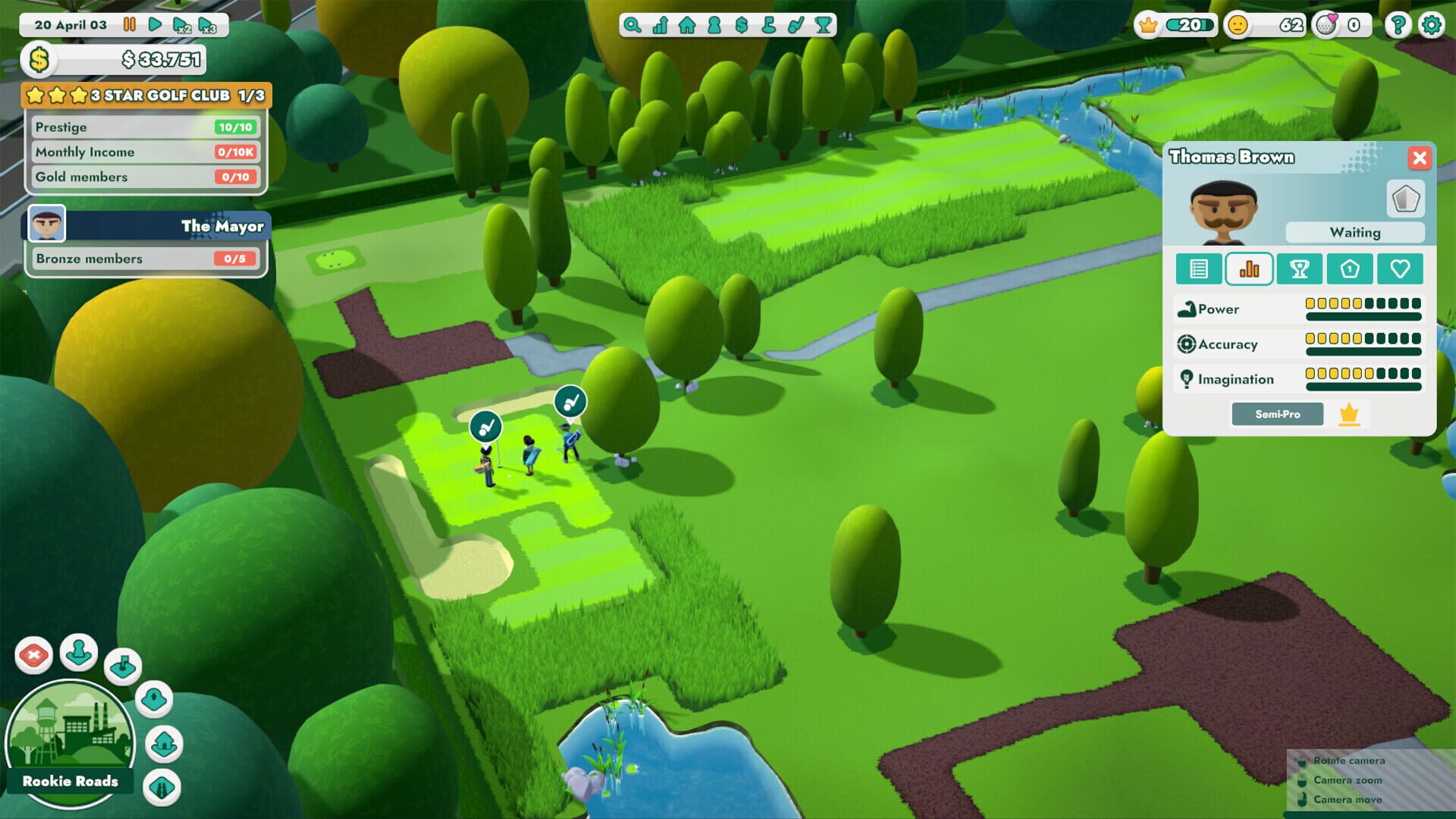
Task: Open the heart preferences tab for Thomas Brown
Action: tap(1401, 268)
